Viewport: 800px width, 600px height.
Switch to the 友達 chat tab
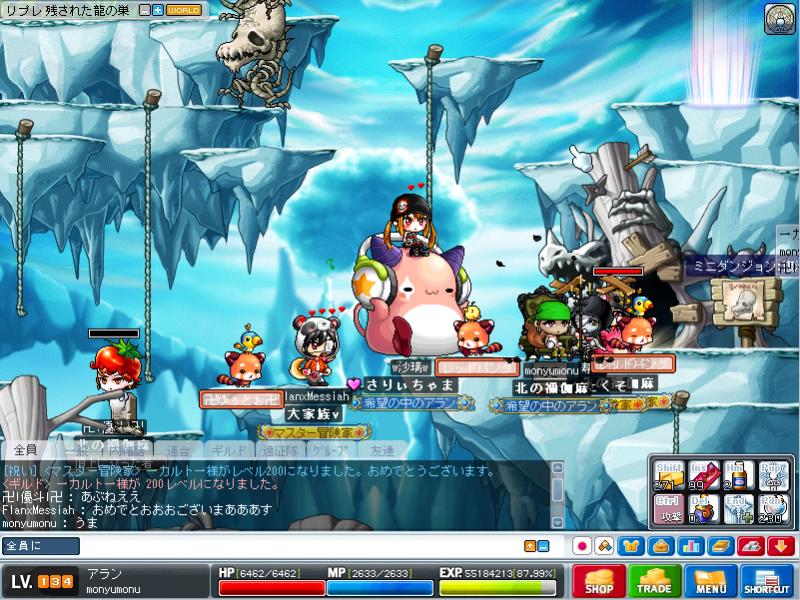point(382,451)
